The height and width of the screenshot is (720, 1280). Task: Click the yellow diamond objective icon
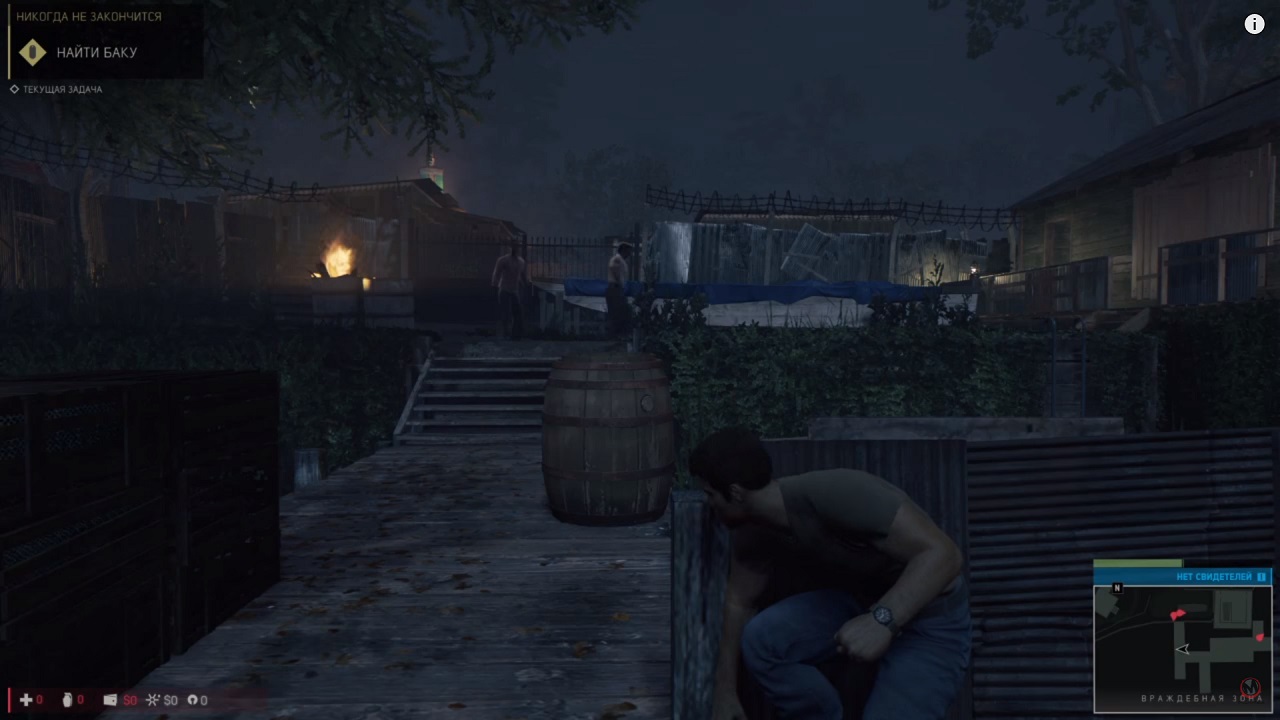pos(33,53)
